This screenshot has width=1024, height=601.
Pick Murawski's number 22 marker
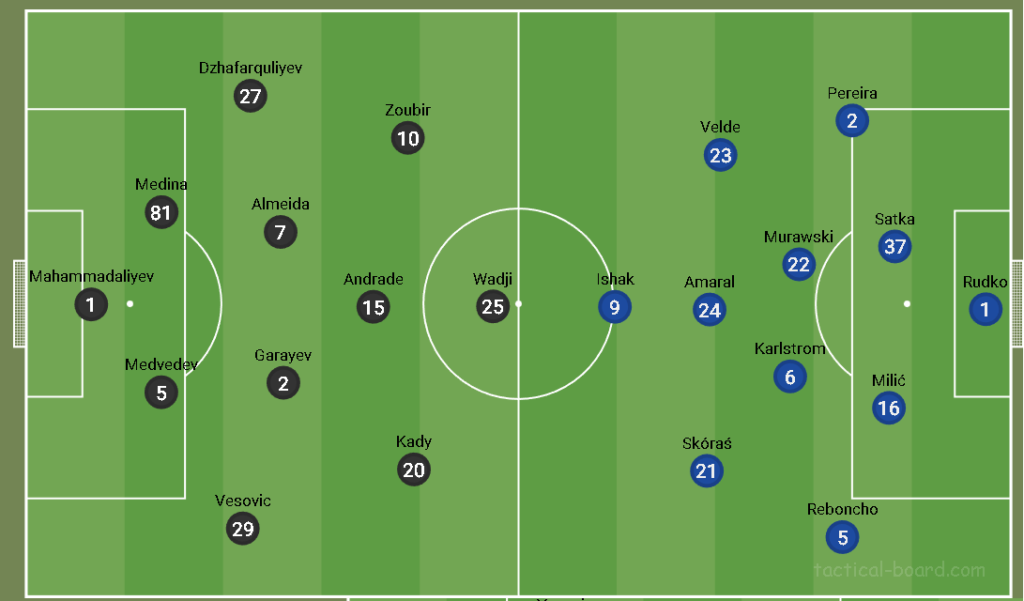(798, 265)
